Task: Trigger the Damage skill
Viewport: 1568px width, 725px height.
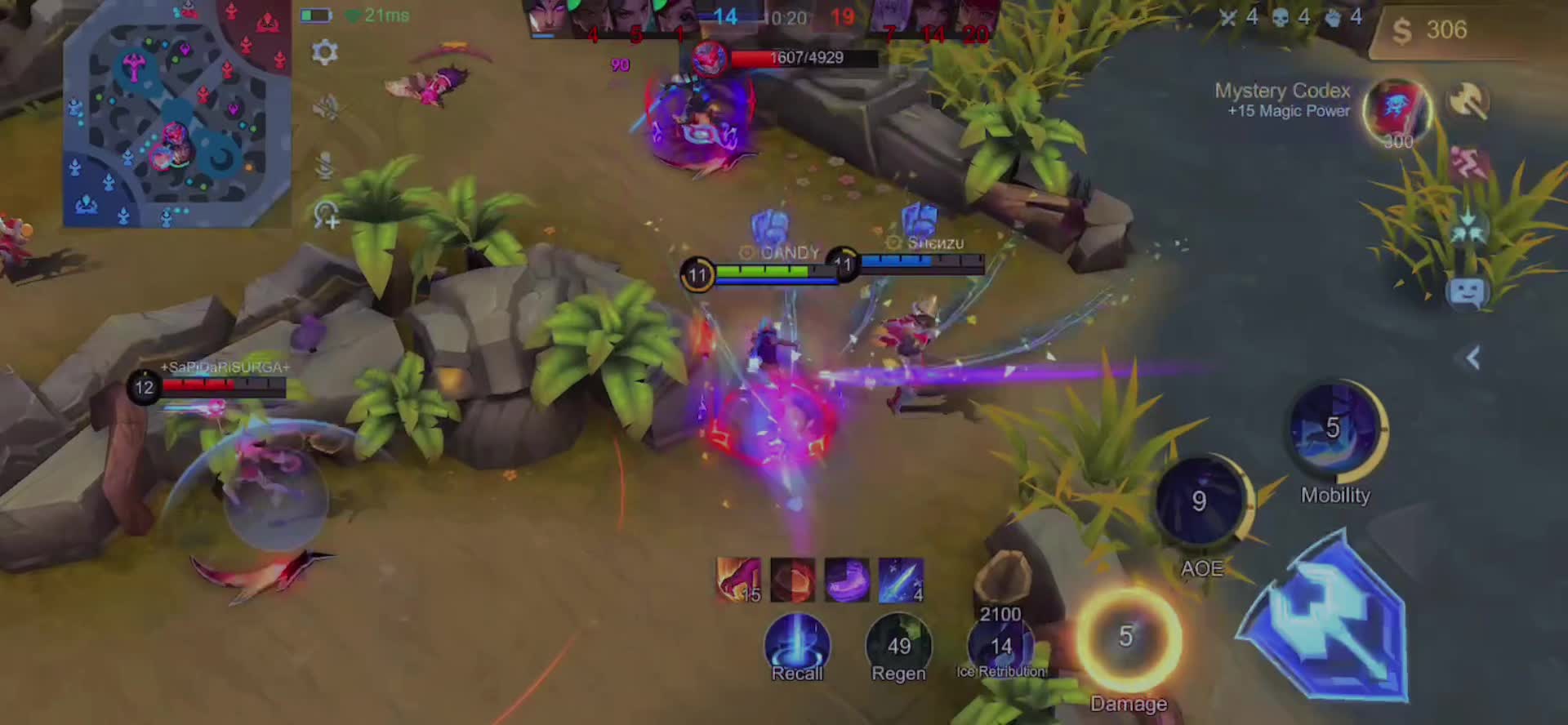Action: click(x=1128, y=638)
